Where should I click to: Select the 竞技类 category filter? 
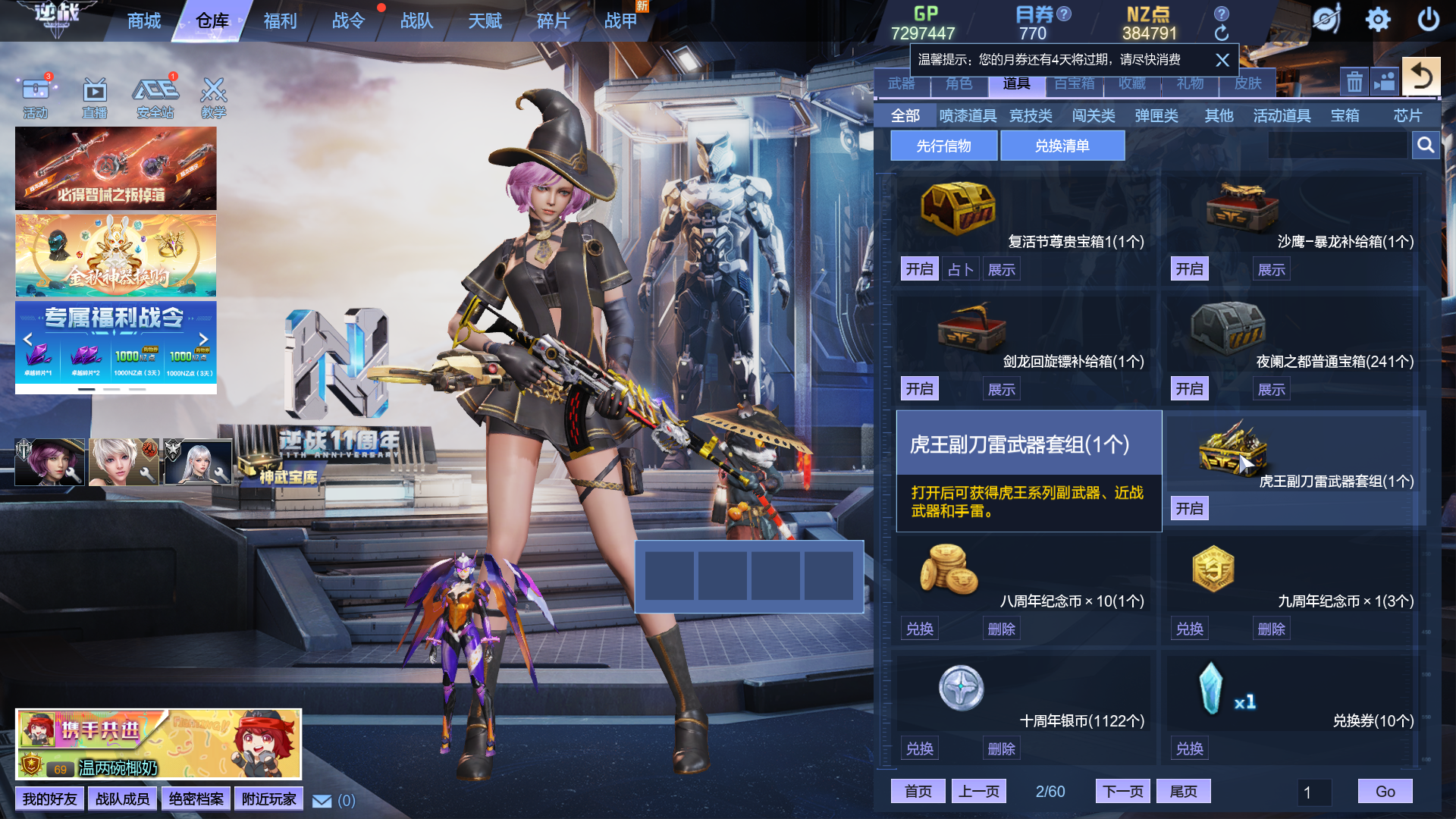pos(1031,116)
